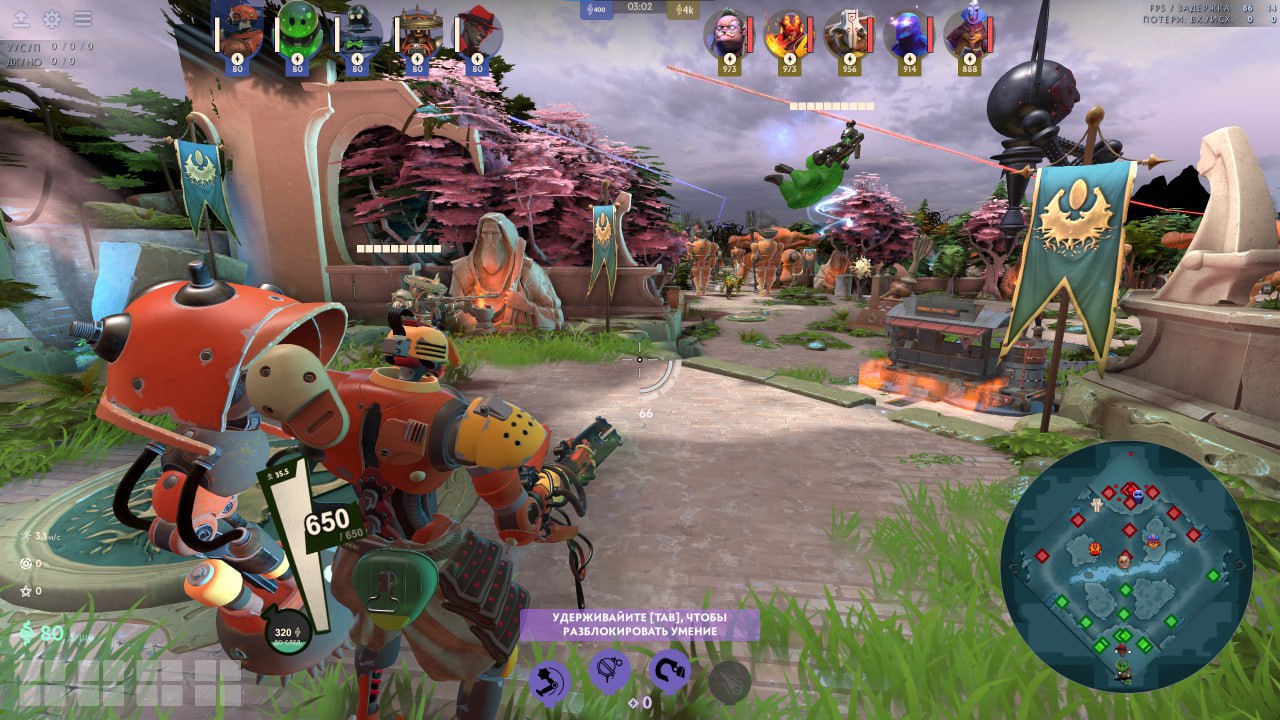Select the crowned robot teammate portrait
Image resolution: width=1280 pixels, height=720 pixels.
(x=417, y=32)
